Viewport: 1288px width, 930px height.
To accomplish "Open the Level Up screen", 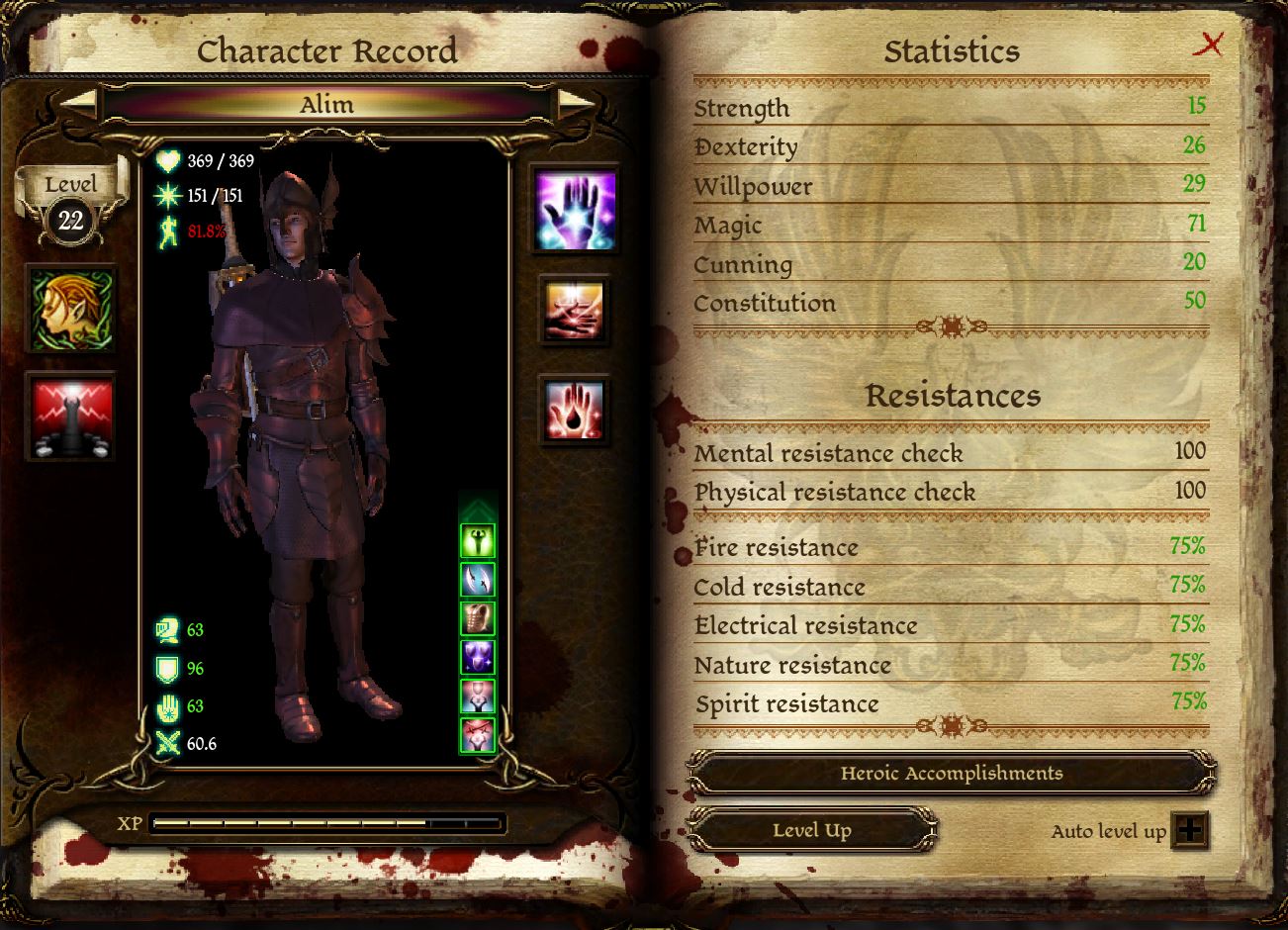I will (811, 830).
